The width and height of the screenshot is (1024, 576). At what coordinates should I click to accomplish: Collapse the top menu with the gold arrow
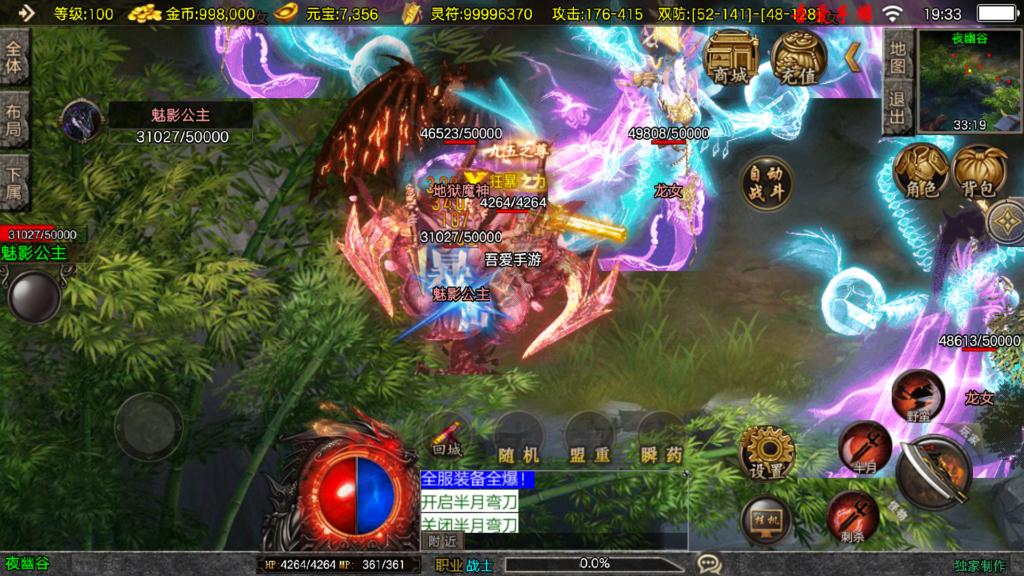pyautogui.click(x=853, y=57)
